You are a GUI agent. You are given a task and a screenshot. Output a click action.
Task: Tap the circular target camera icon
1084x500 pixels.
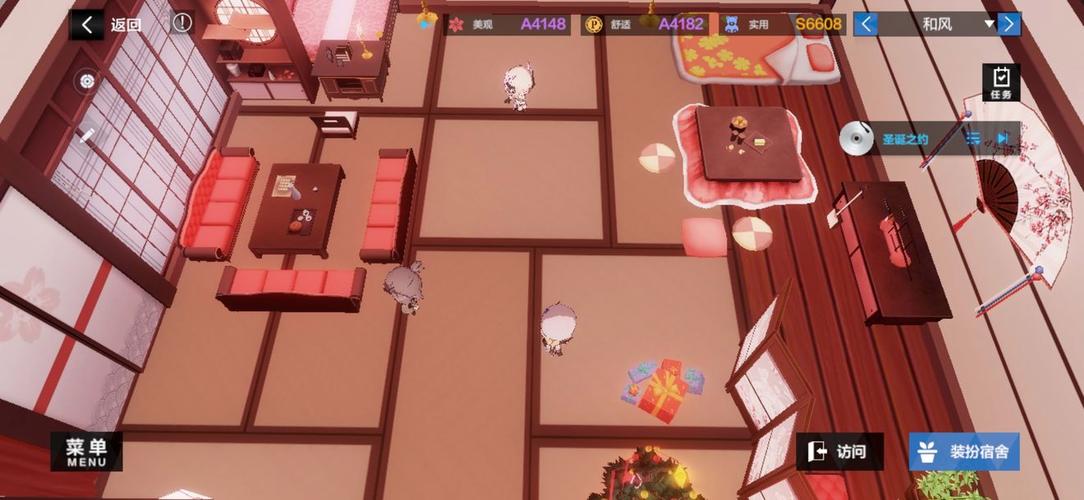coord(87,82)
